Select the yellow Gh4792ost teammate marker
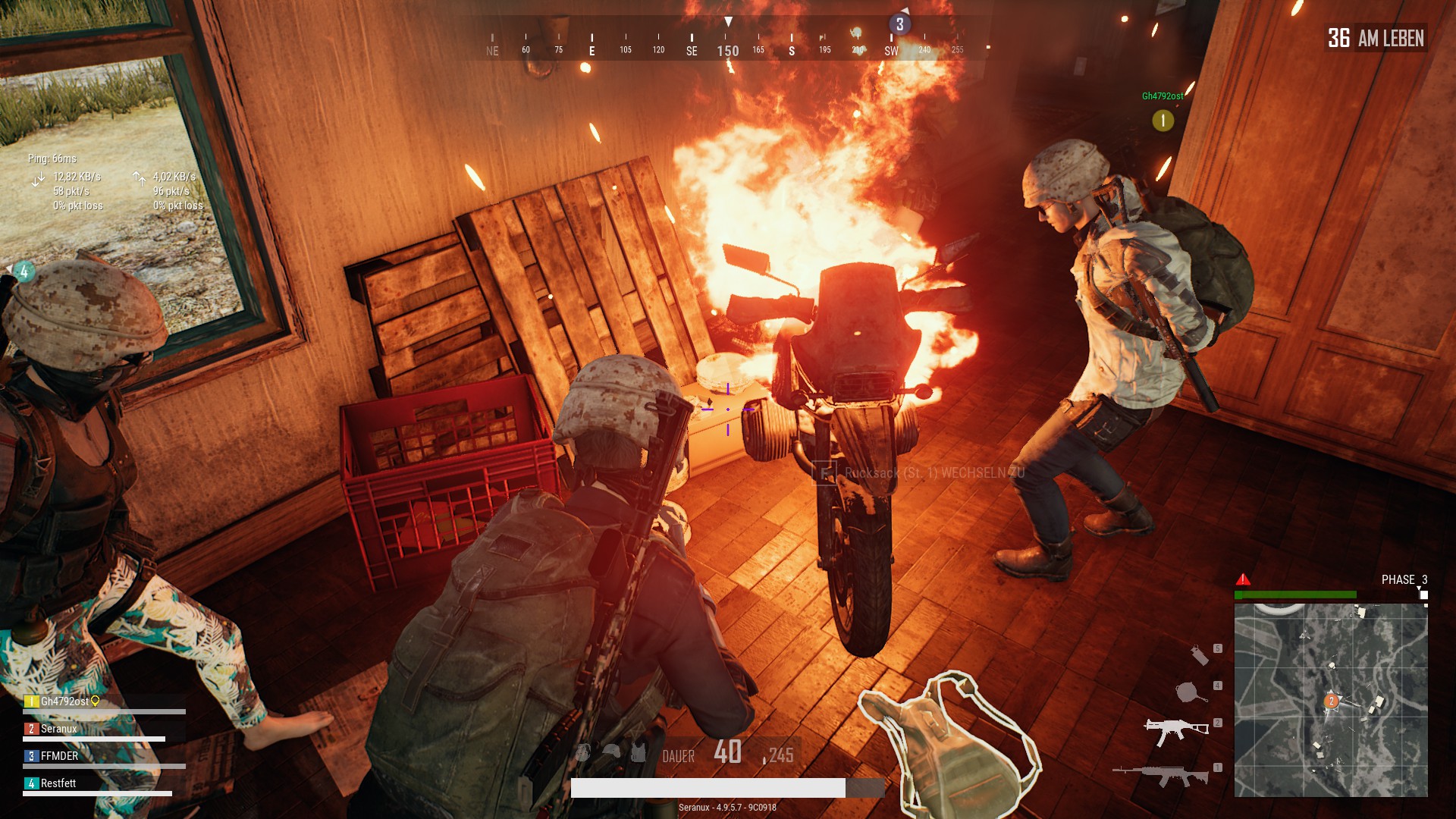Viewport: 1456px width, 819px height. tap(1163, 120)
